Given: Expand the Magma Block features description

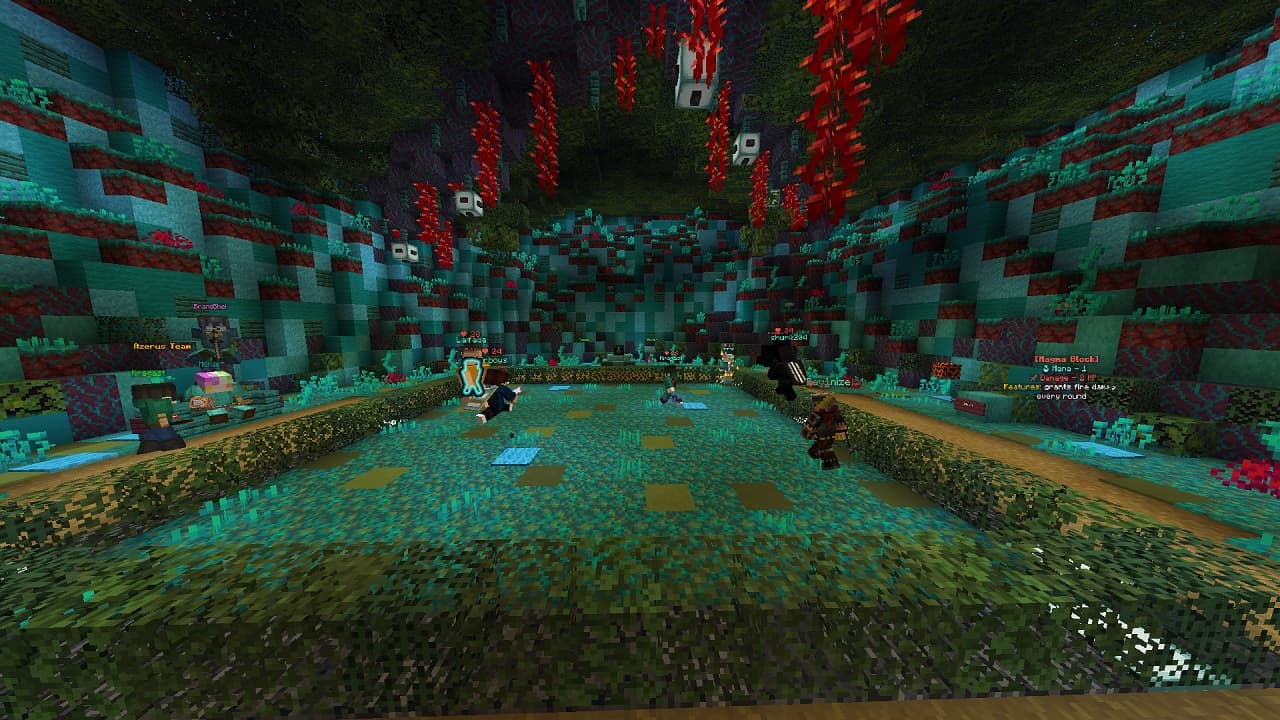Looking at the screenshot, I should (x=1060, y=388).
